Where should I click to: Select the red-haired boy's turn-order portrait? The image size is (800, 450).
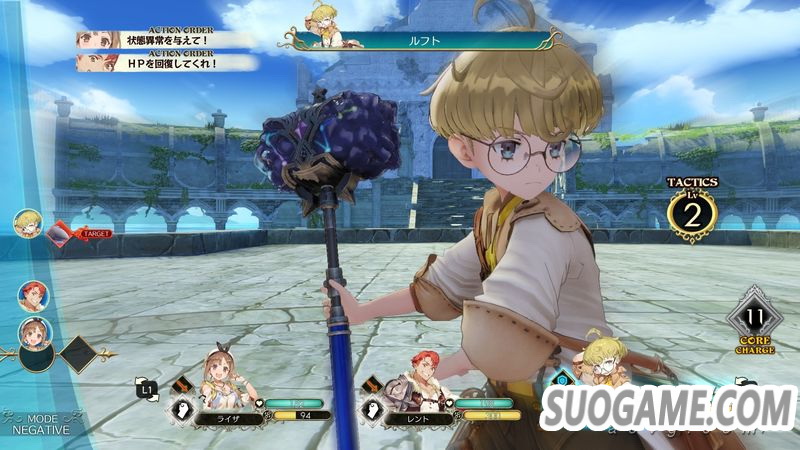(x=31, y=294)
